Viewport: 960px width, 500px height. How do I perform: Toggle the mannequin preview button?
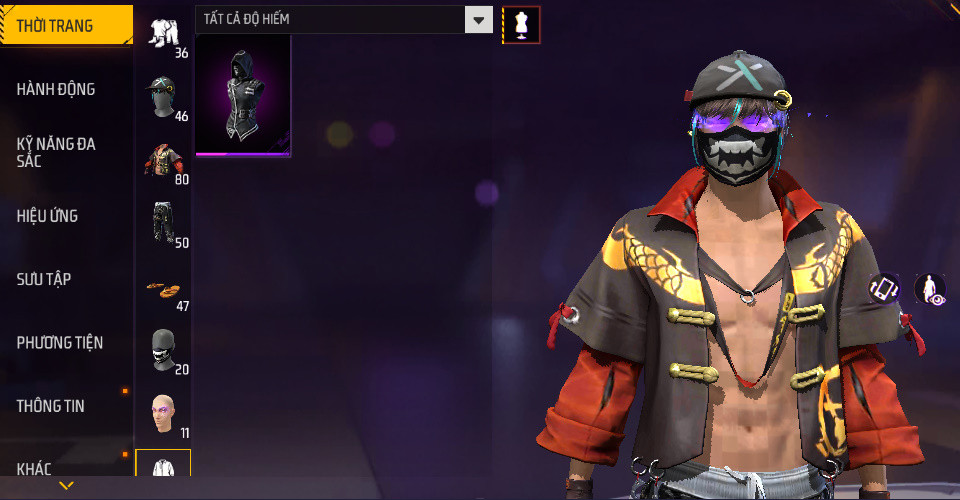pos(520,24)
